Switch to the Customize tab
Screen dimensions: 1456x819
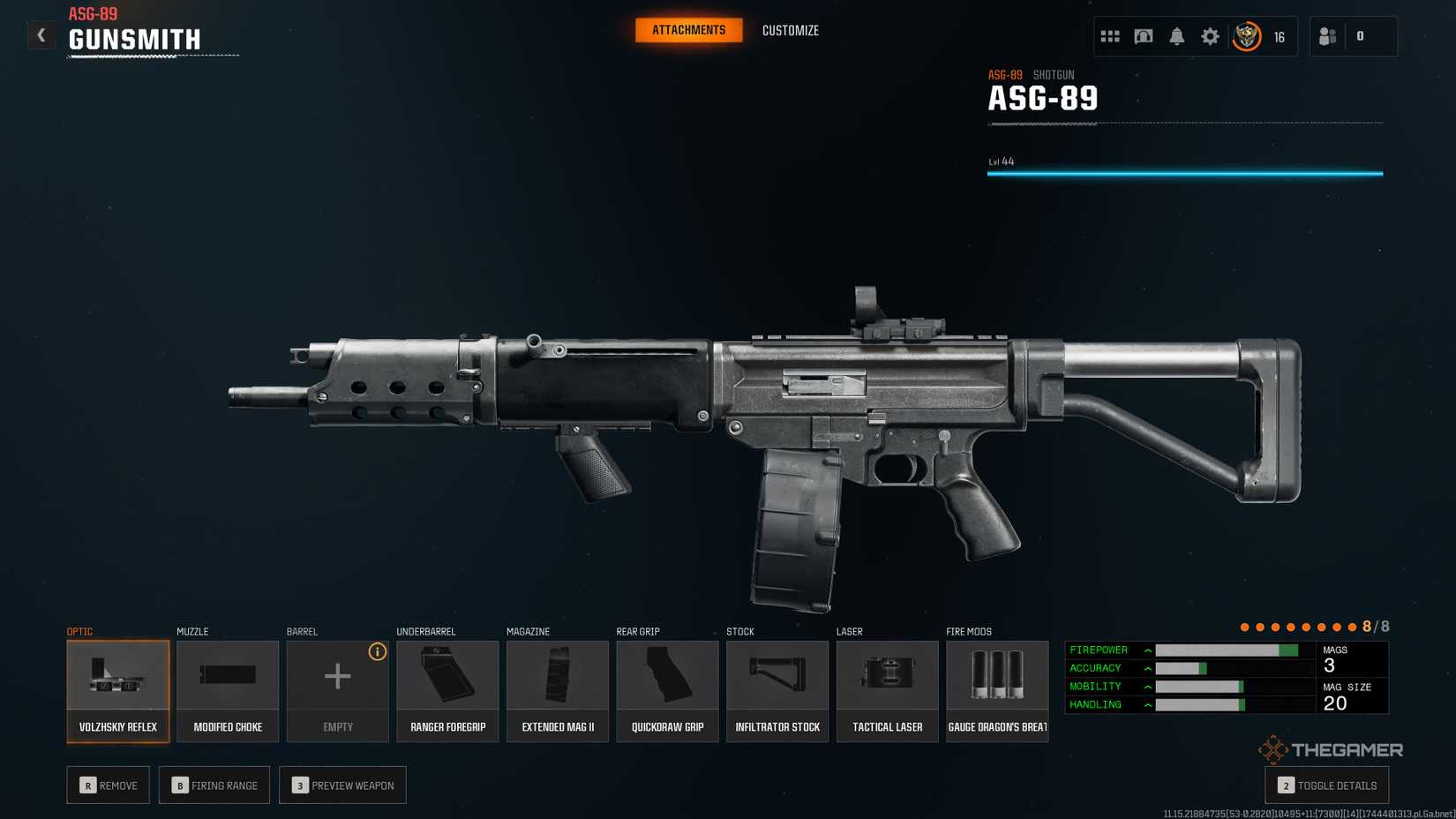coord(790,31)
